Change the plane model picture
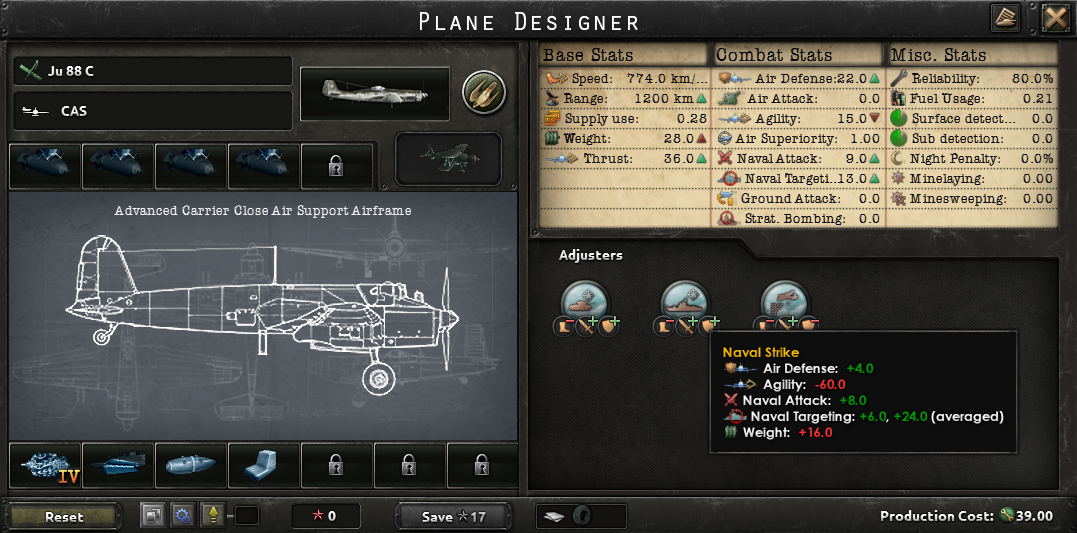Image resolution: width=1077 pixels, height=533 pixels. tap(375, 93)
